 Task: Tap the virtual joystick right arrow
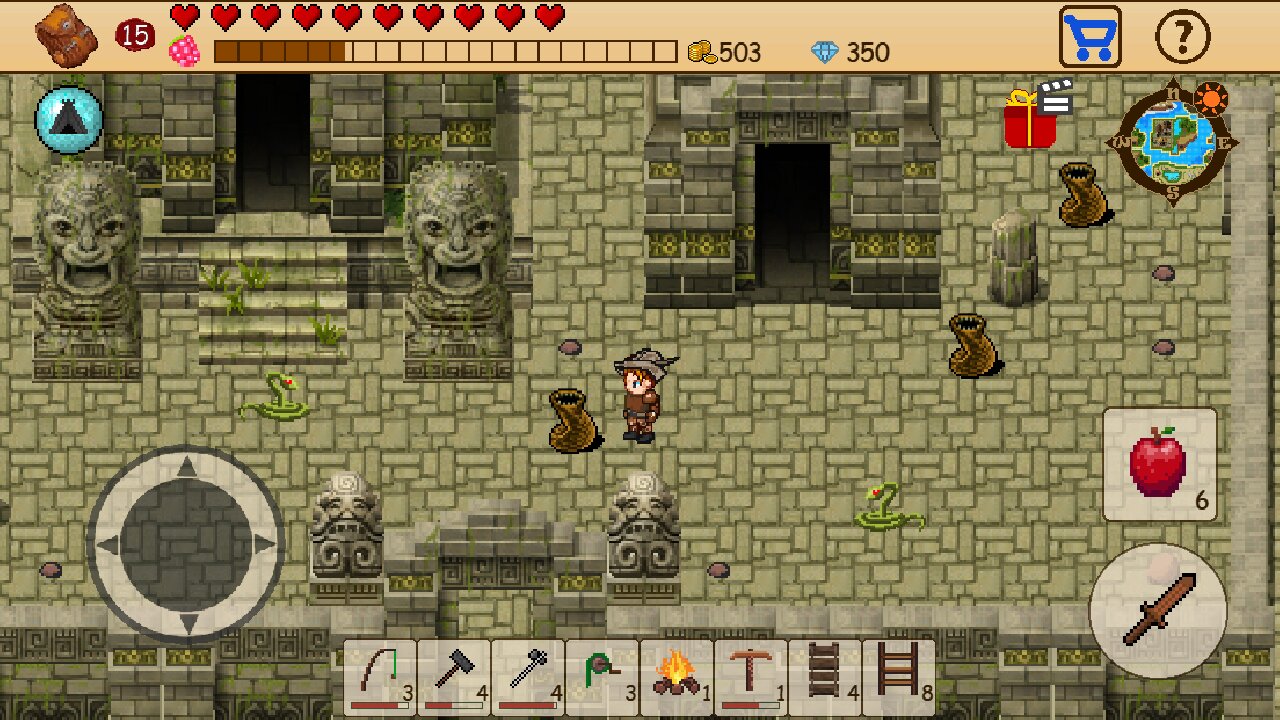[264, 545]
